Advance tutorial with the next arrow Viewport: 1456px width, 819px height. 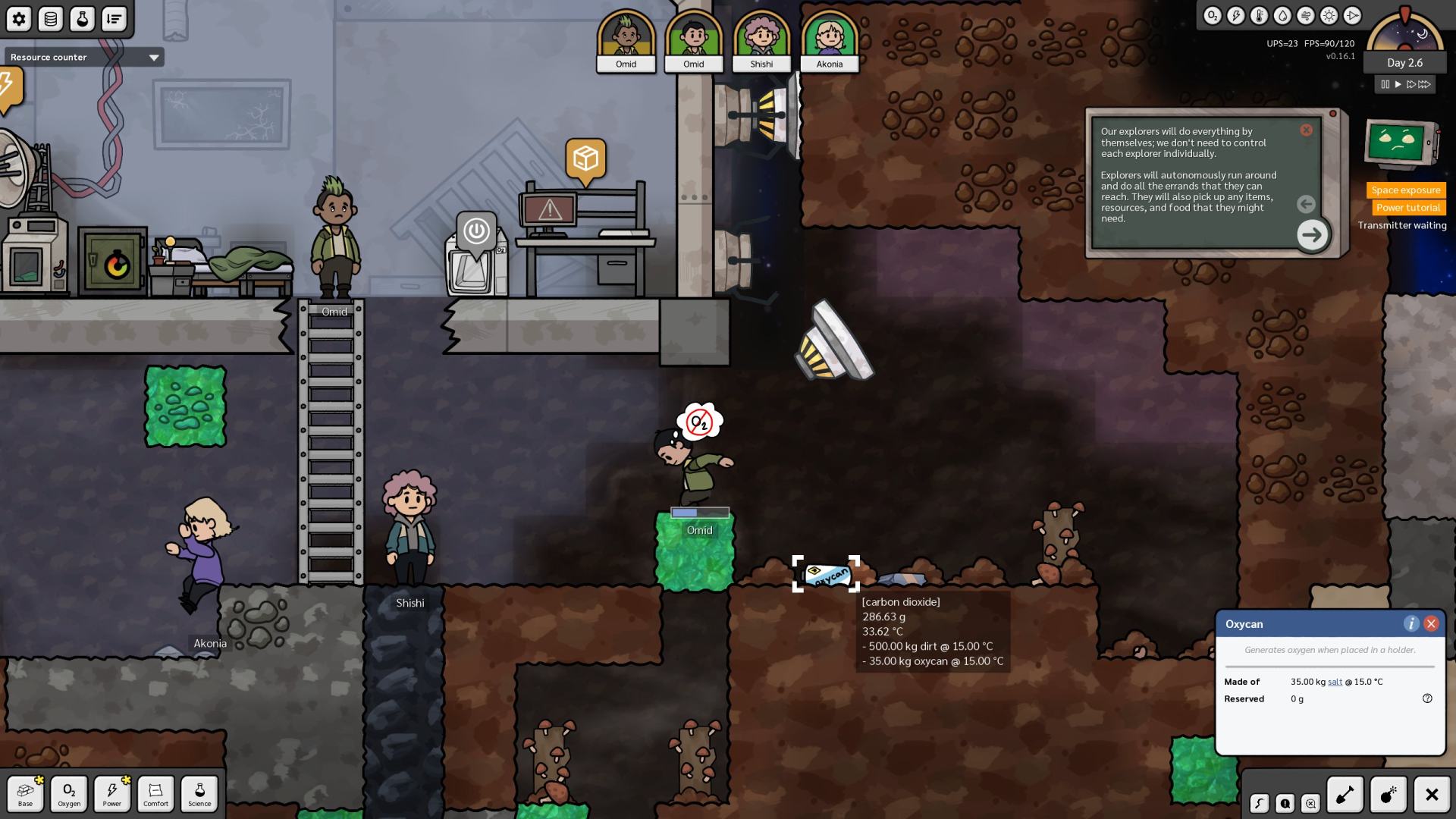pyautogui.click(x=1312, y=234)
